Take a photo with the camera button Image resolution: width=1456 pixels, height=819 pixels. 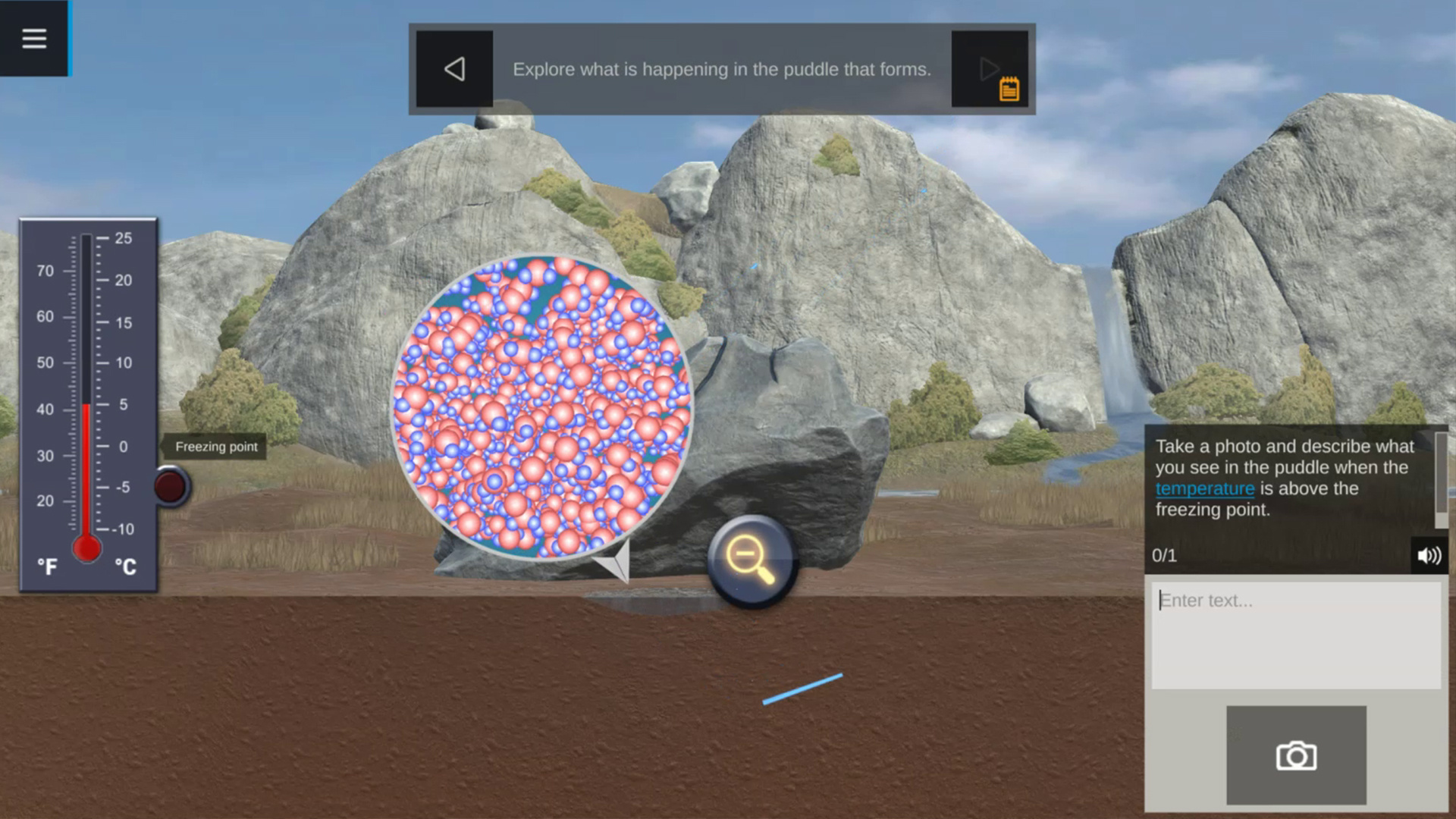tap(1296, 755)
